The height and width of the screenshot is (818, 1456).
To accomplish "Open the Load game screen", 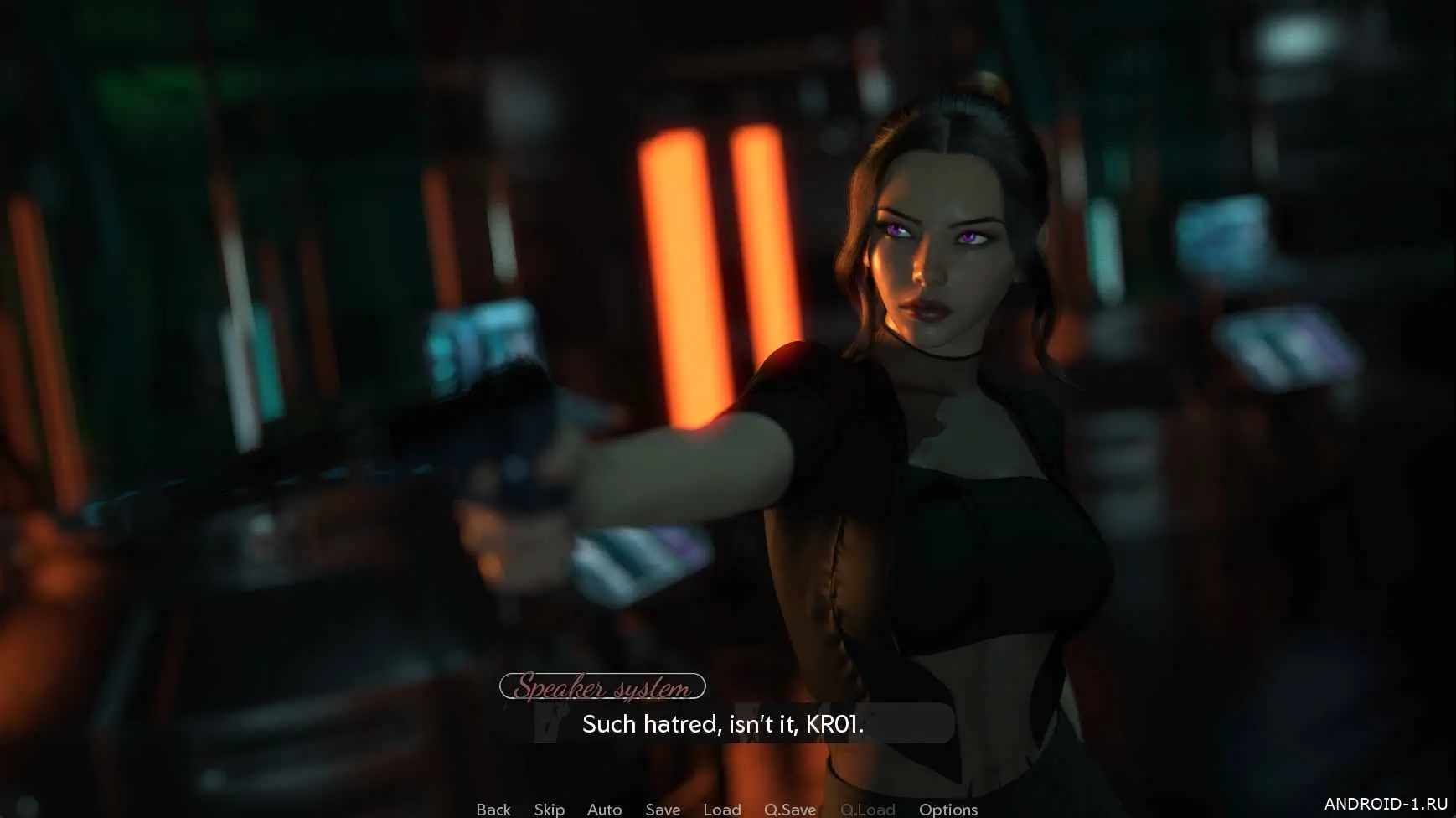I will pos(721,809).
